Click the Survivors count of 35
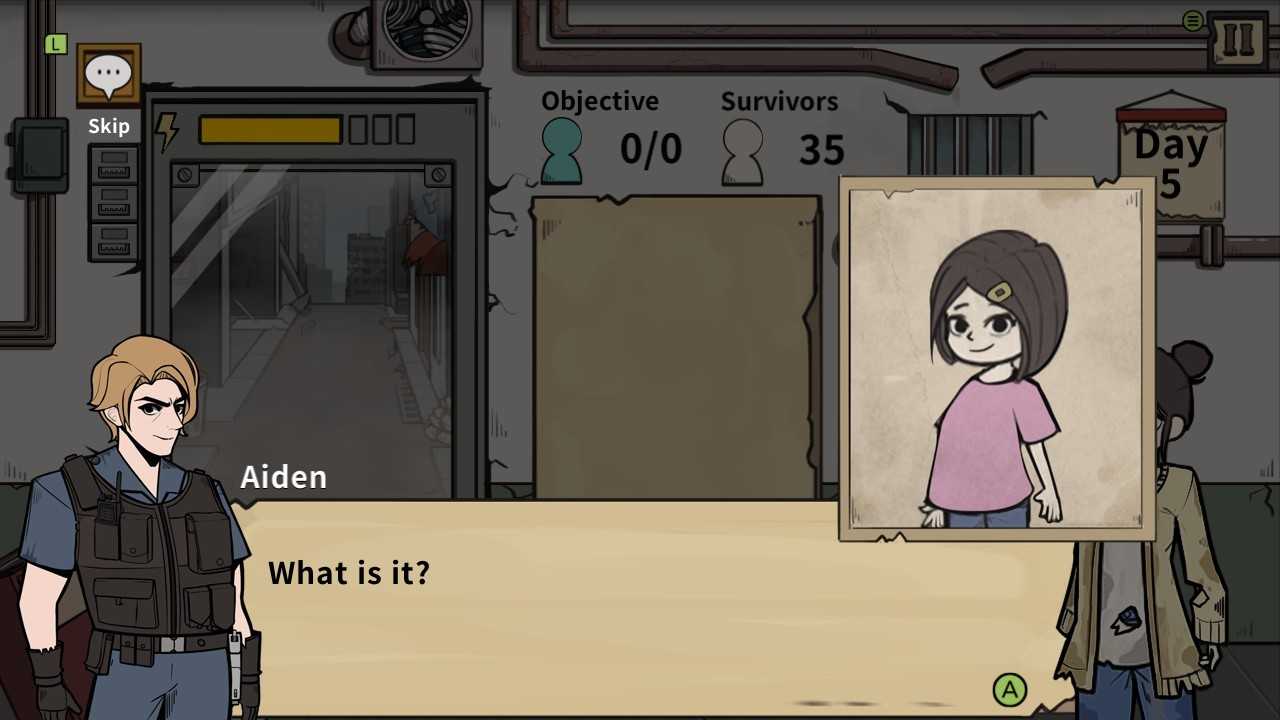The width and height of the screenshot is (1280, 720). tap(822, 150)
